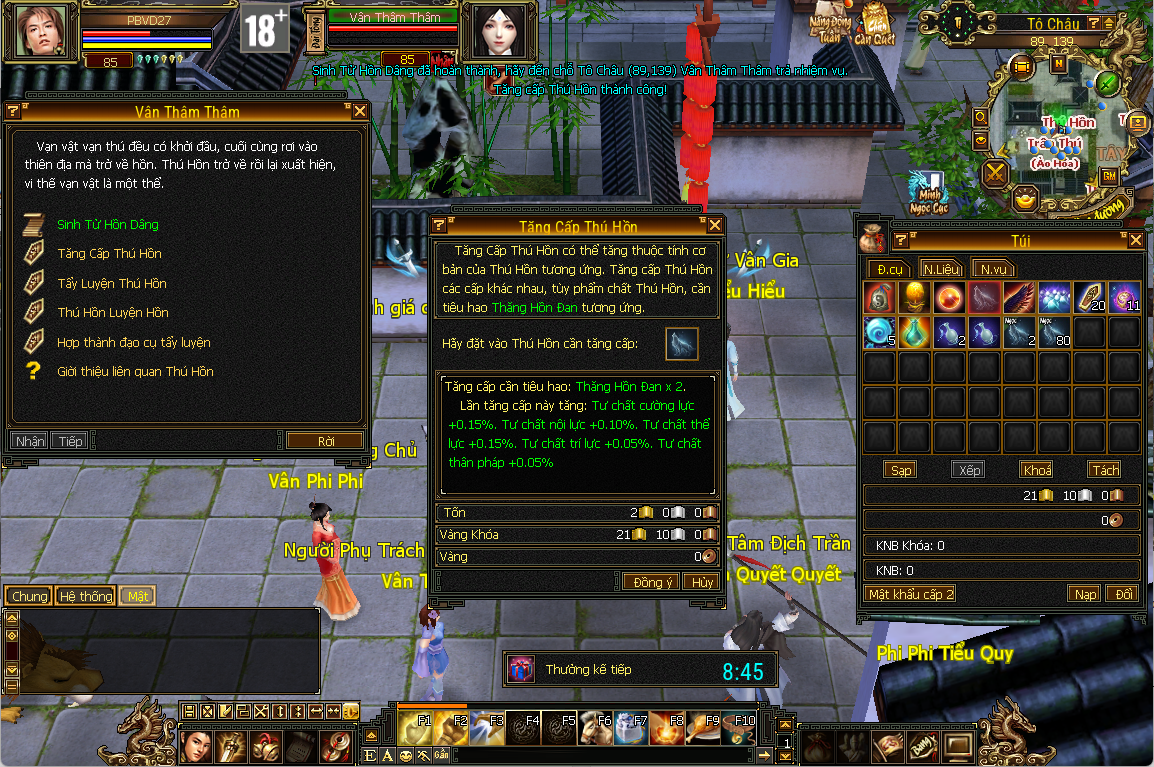Confirm the upgrade with Đồng ý
The height and width of the screenshot is (767, 1154).
651,582
